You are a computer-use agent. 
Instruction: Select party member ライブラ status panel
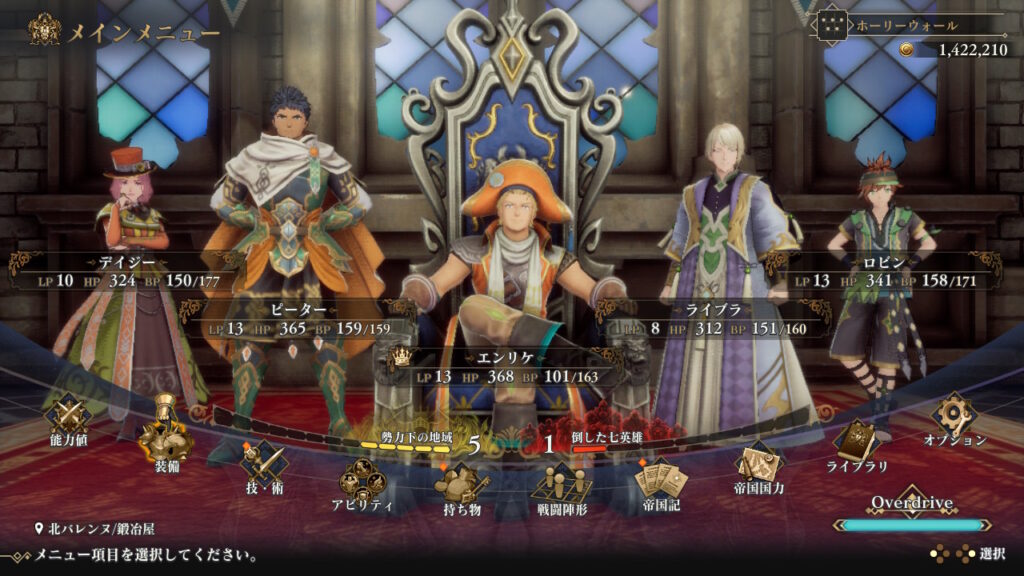point(712,319)
